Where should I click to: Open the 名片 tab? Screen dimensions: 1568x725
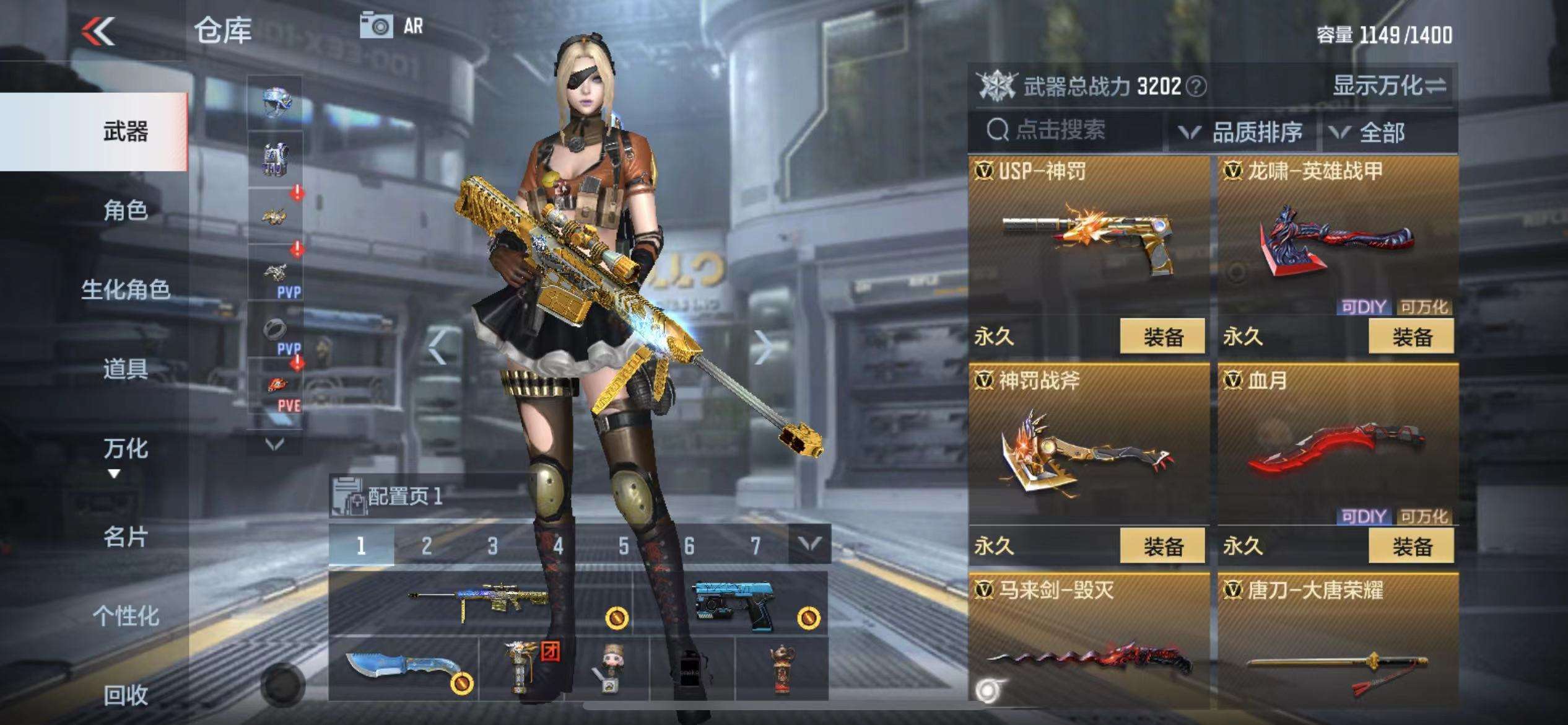pyautogui.click(x=125, y=537)
